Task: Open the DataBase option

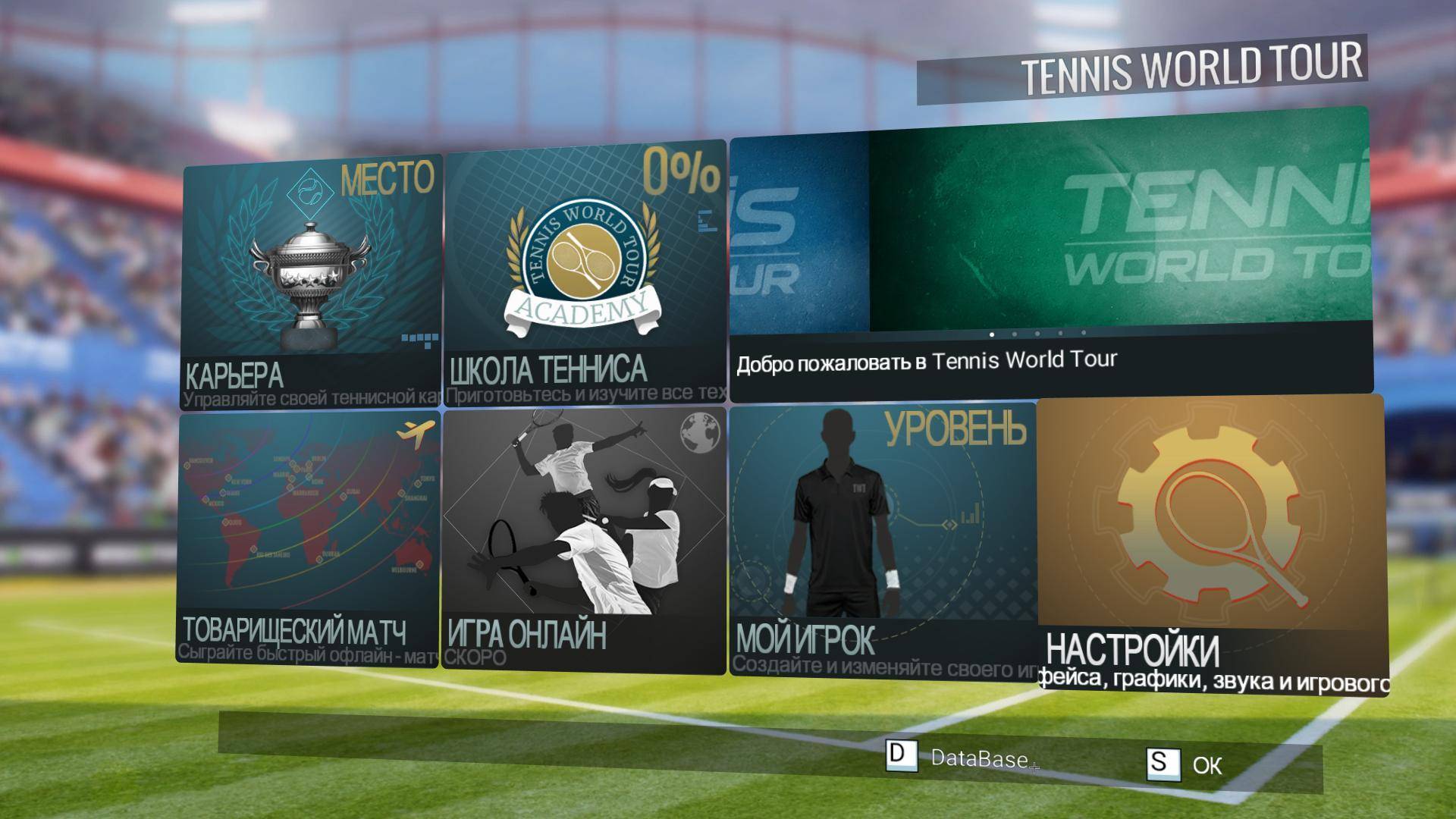Action: tap(978, 758)
